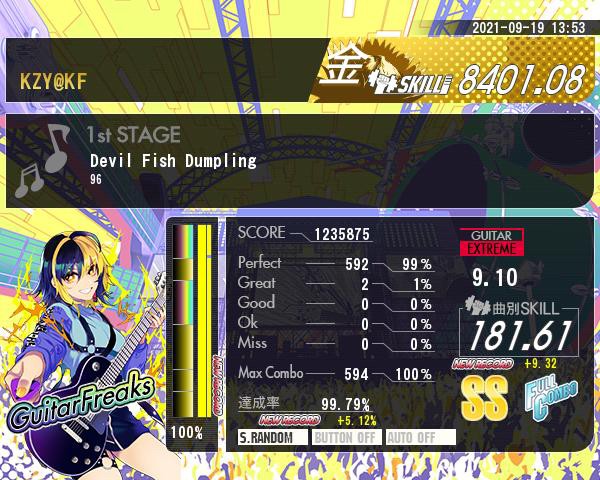
Task: Select the Devil Fish Dumpling song panel
Action: coord(300,160)
